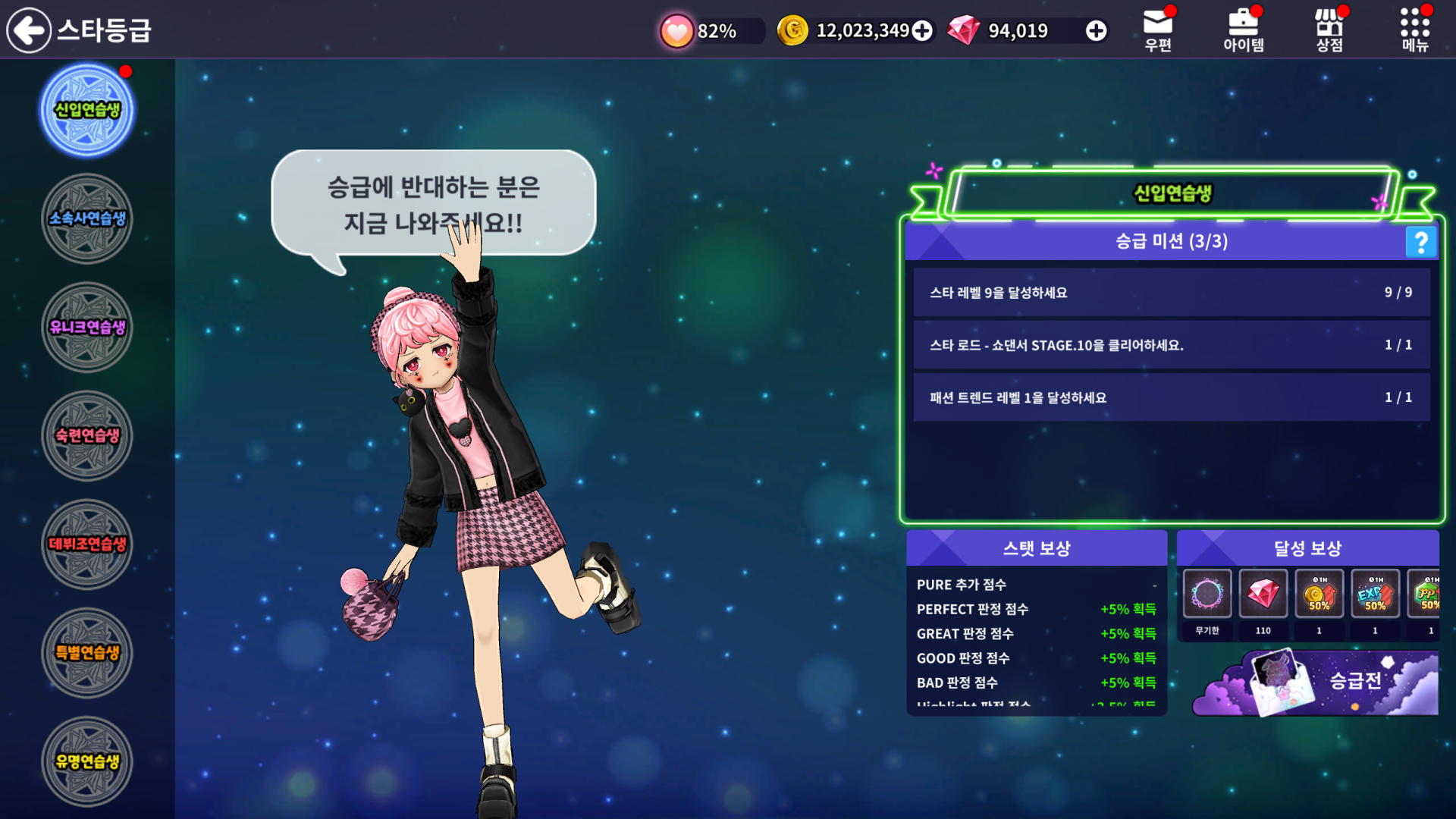Tap the 승급전 promotion match button

tap(1316, 682)
